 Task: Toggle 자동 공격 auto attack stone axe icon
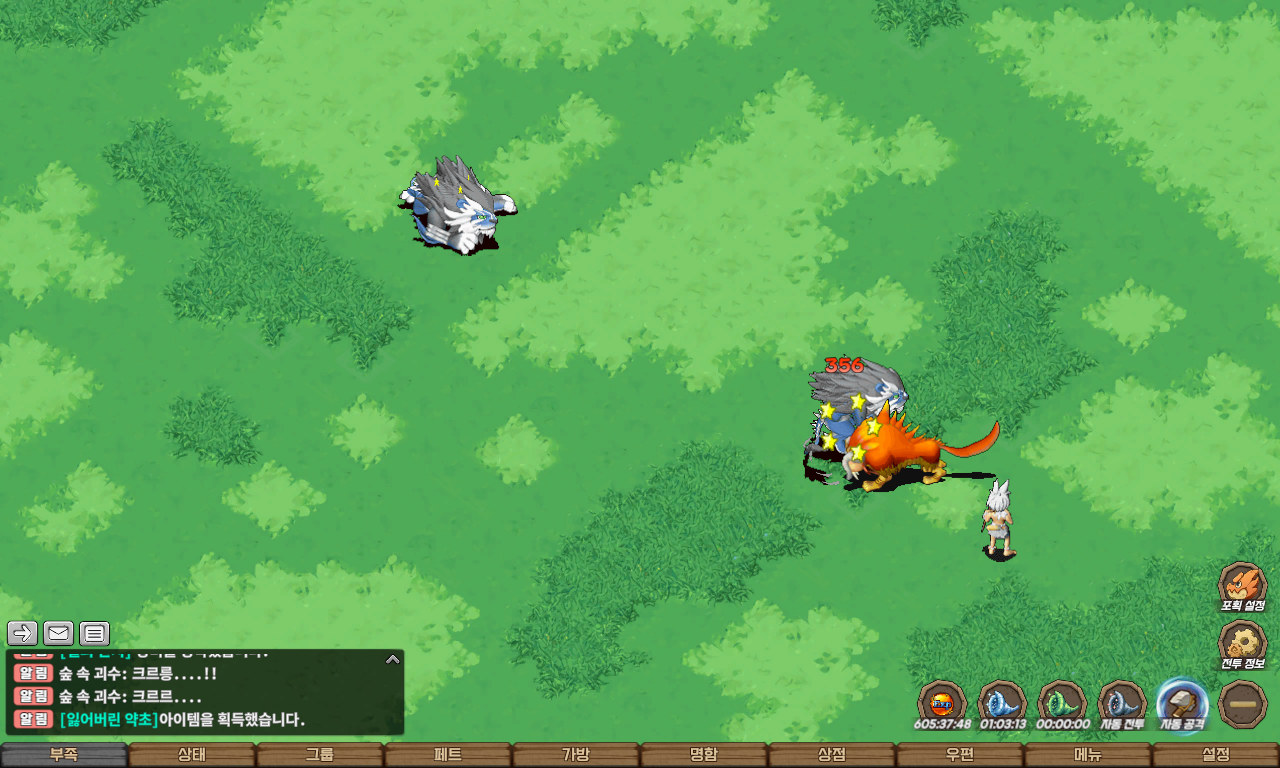click(x=1182, y=703)
